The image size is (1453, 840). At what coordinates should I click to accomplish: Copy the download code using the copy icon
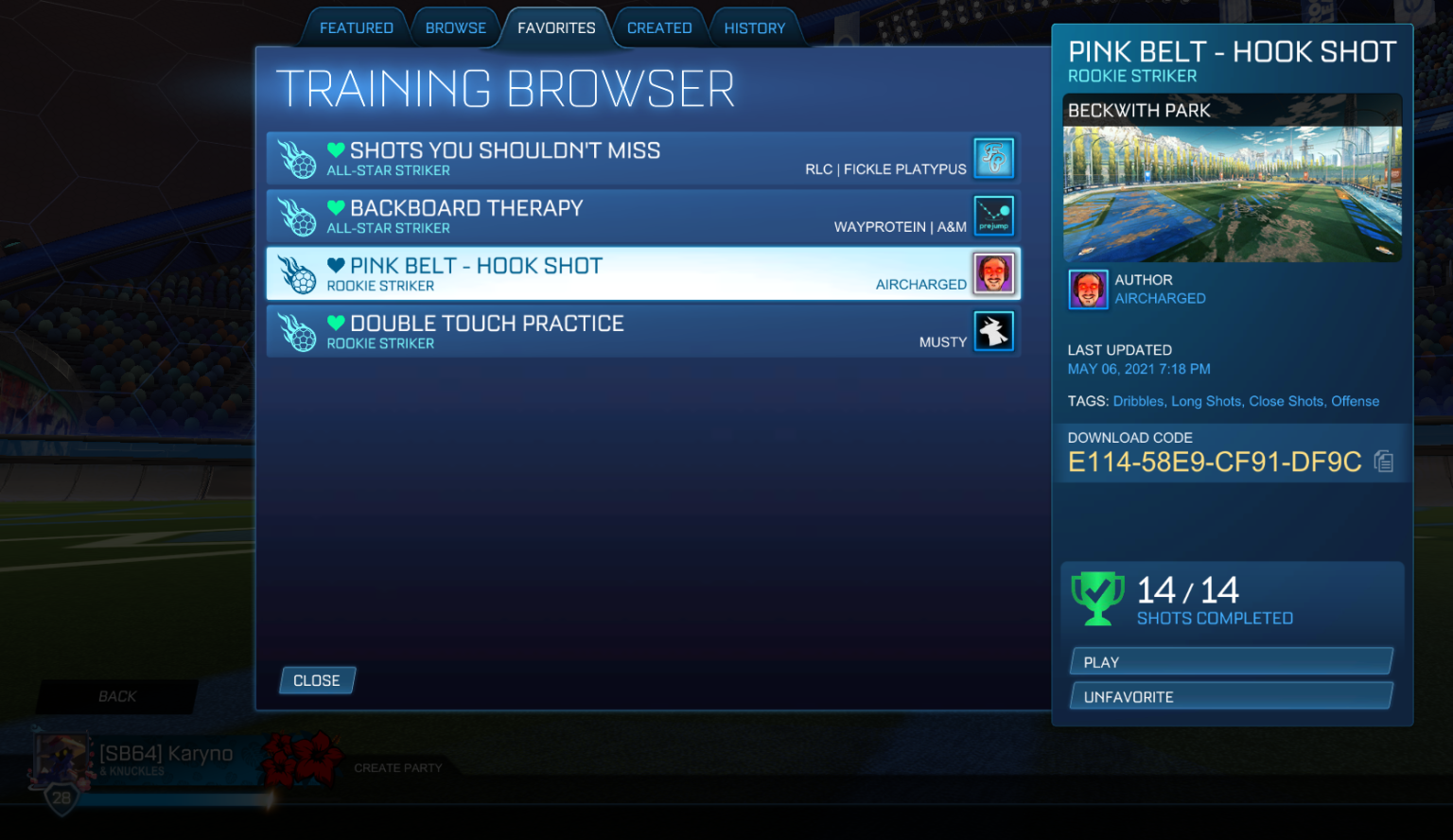1383,461
